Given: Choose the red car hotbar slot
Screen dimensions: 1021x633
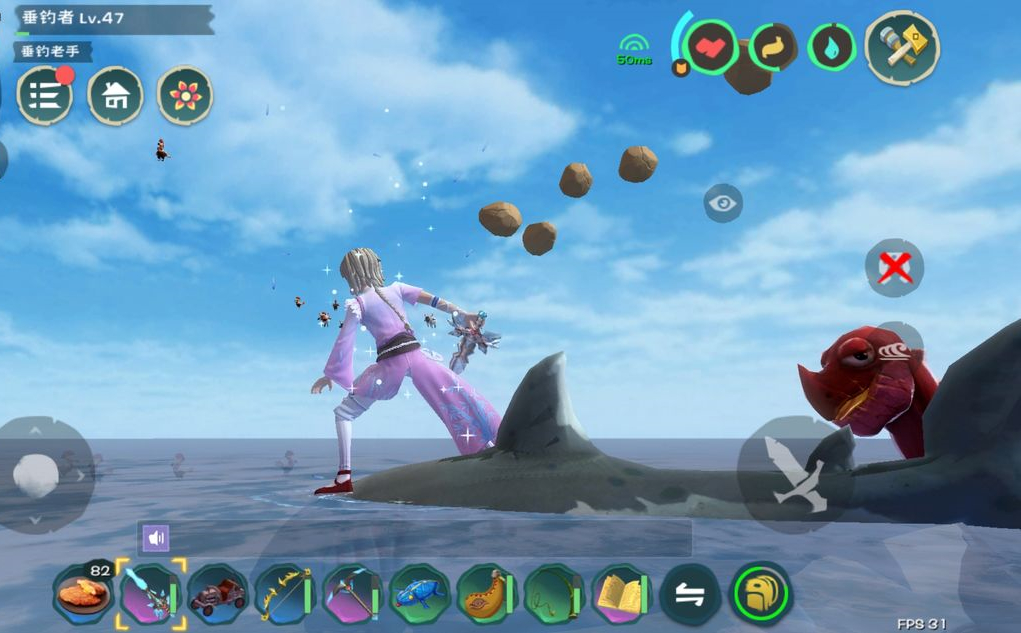Looking at the screenshot, I should coord(217,595).
